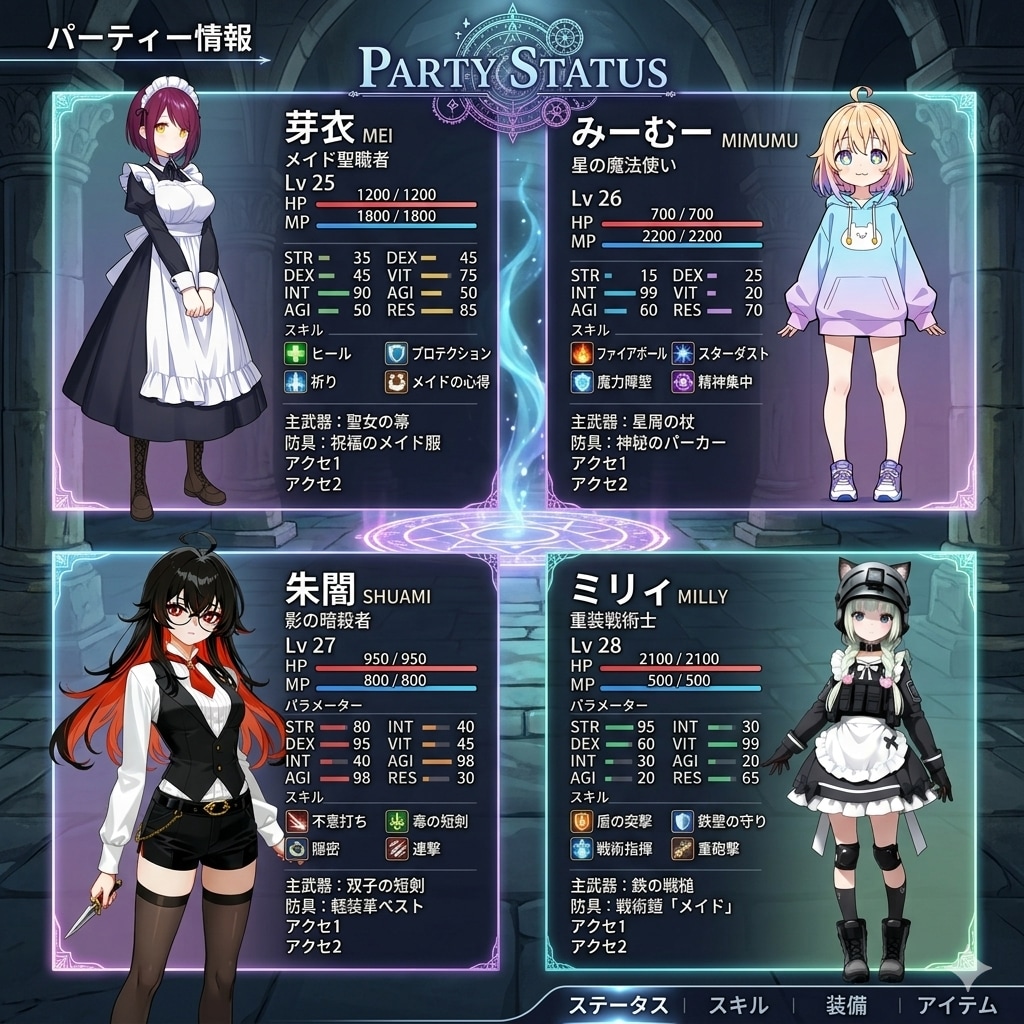Choose the 毒の短剣 skill icon
Screen dimensions: 1024x1024
397,822
